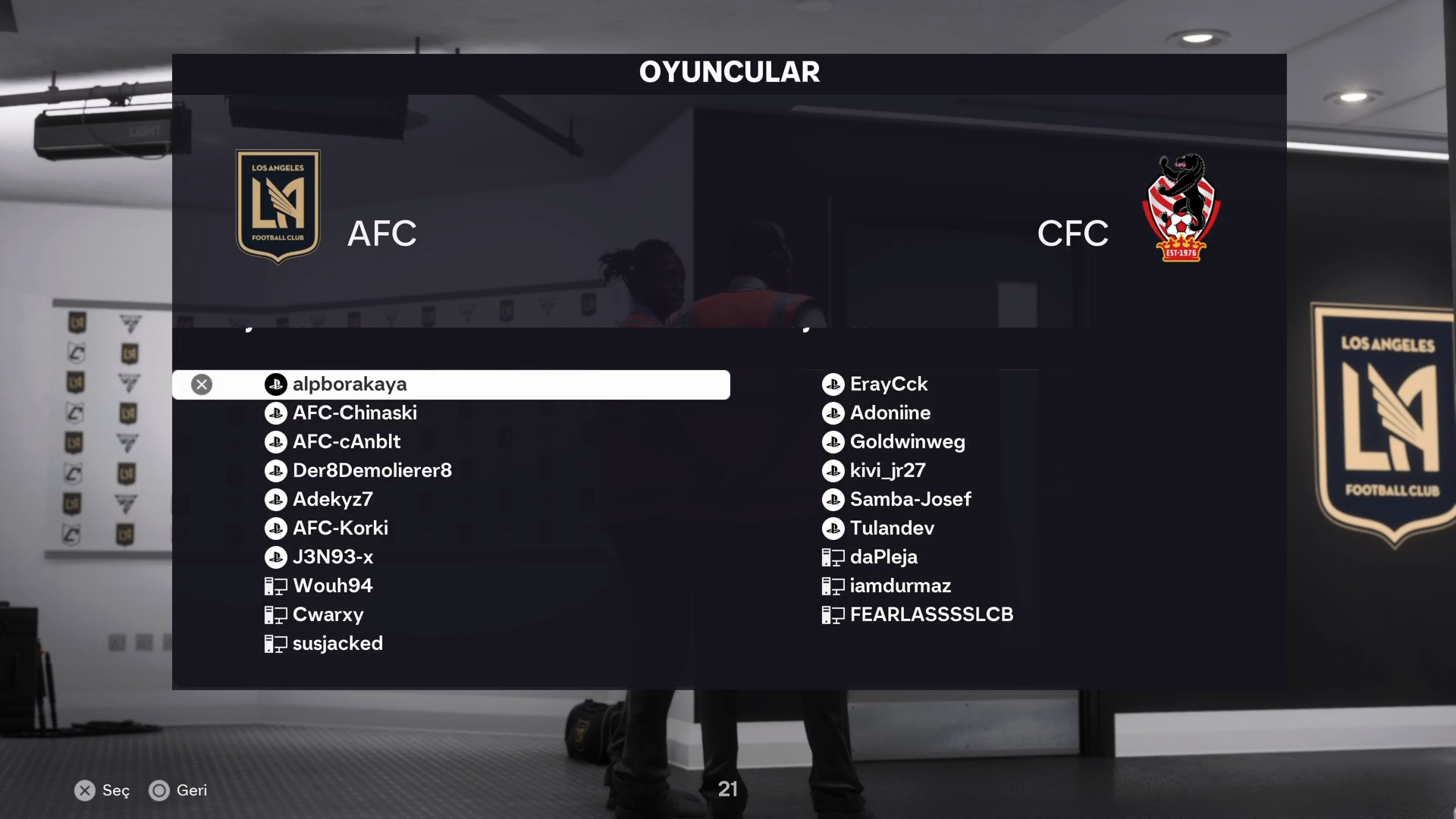The height and width of the screenshot is (819, 1456).
Task: Select Cwarxy from the roster
Action: 328,615
